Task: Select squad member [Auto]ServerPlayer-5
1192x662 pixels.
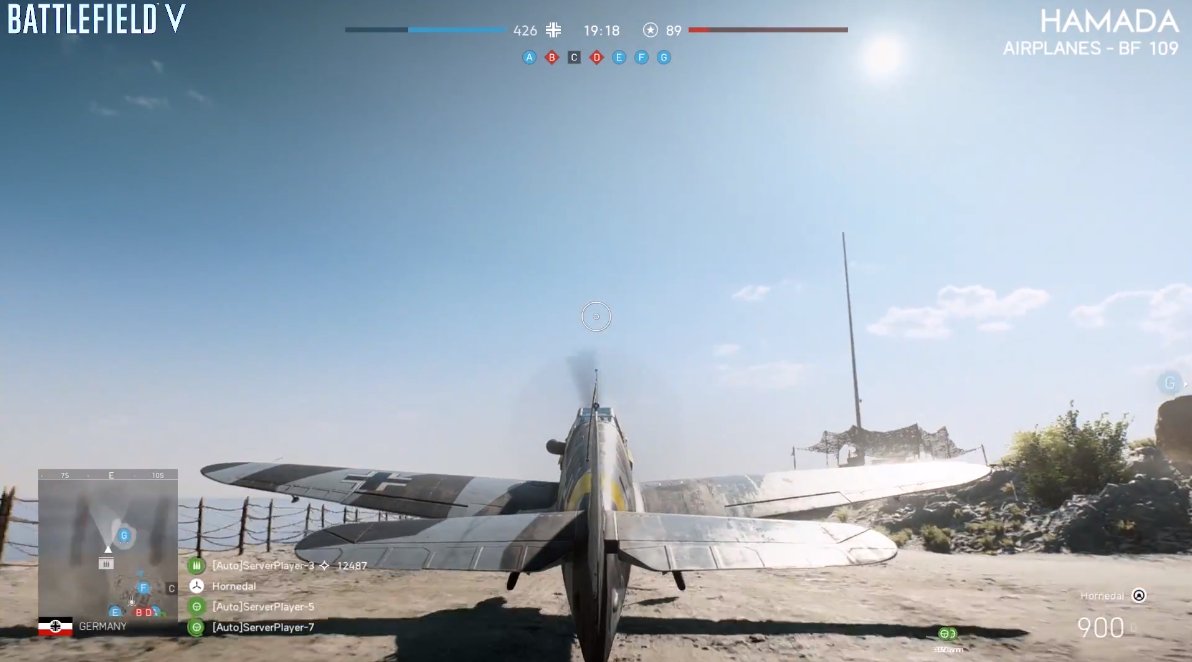Action: (x=262, y=607)
